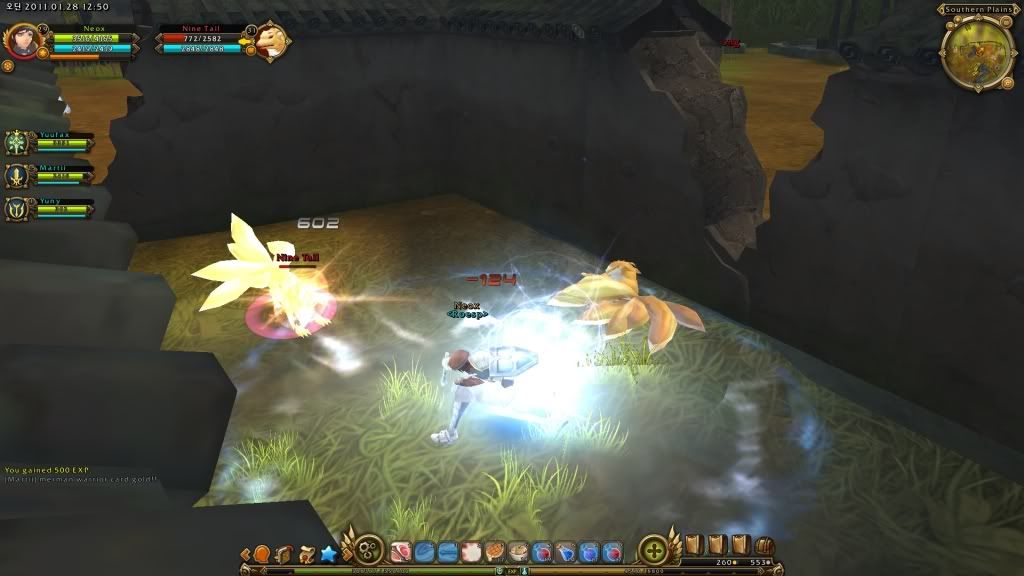Viewport: 1024px width, 576px height.
Task: Click the green plus button by the bags
Action: click(653, 550)
